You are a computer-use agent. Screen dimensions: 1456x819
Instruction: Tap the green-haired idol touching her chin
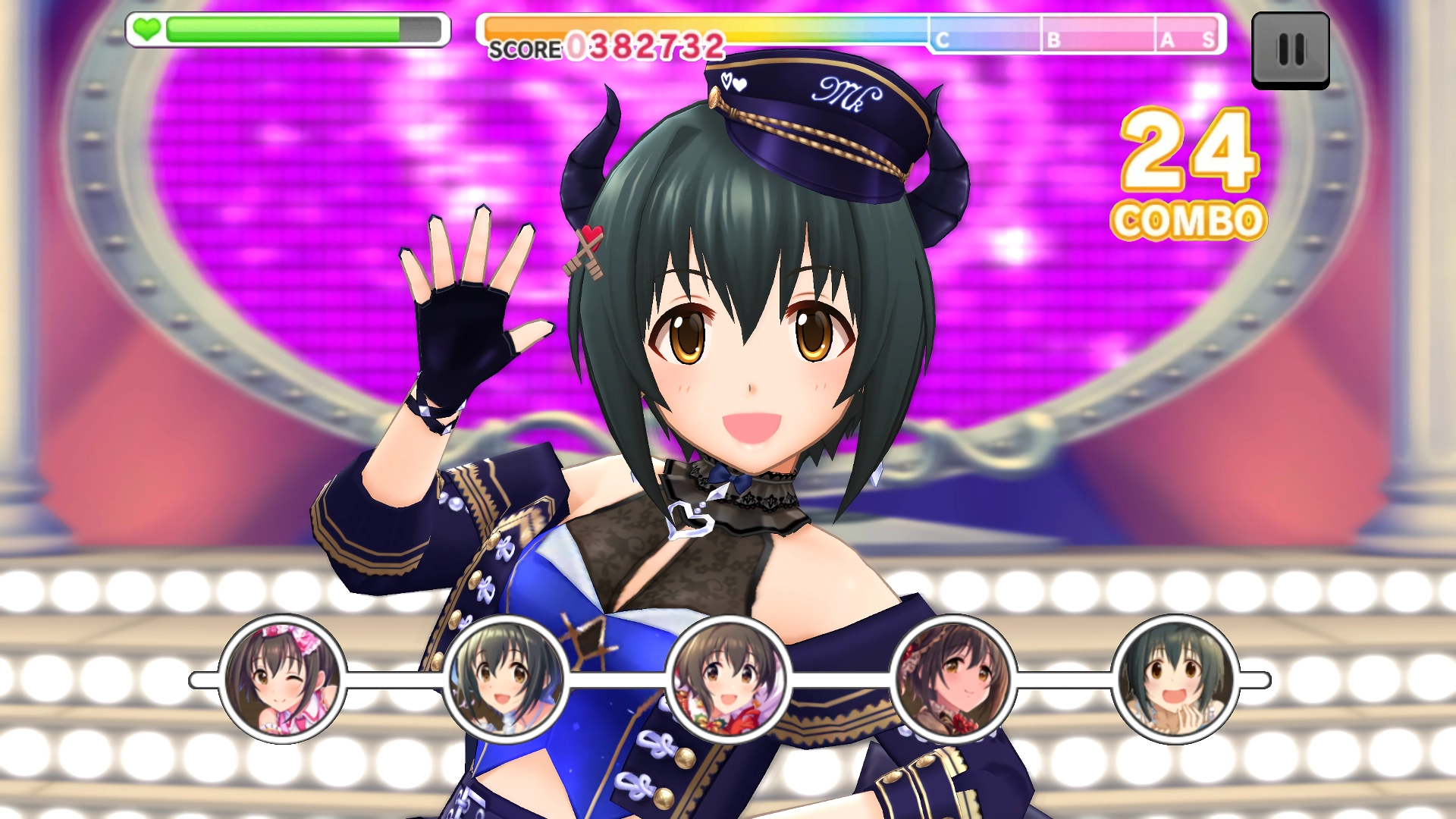point(1175,679)
